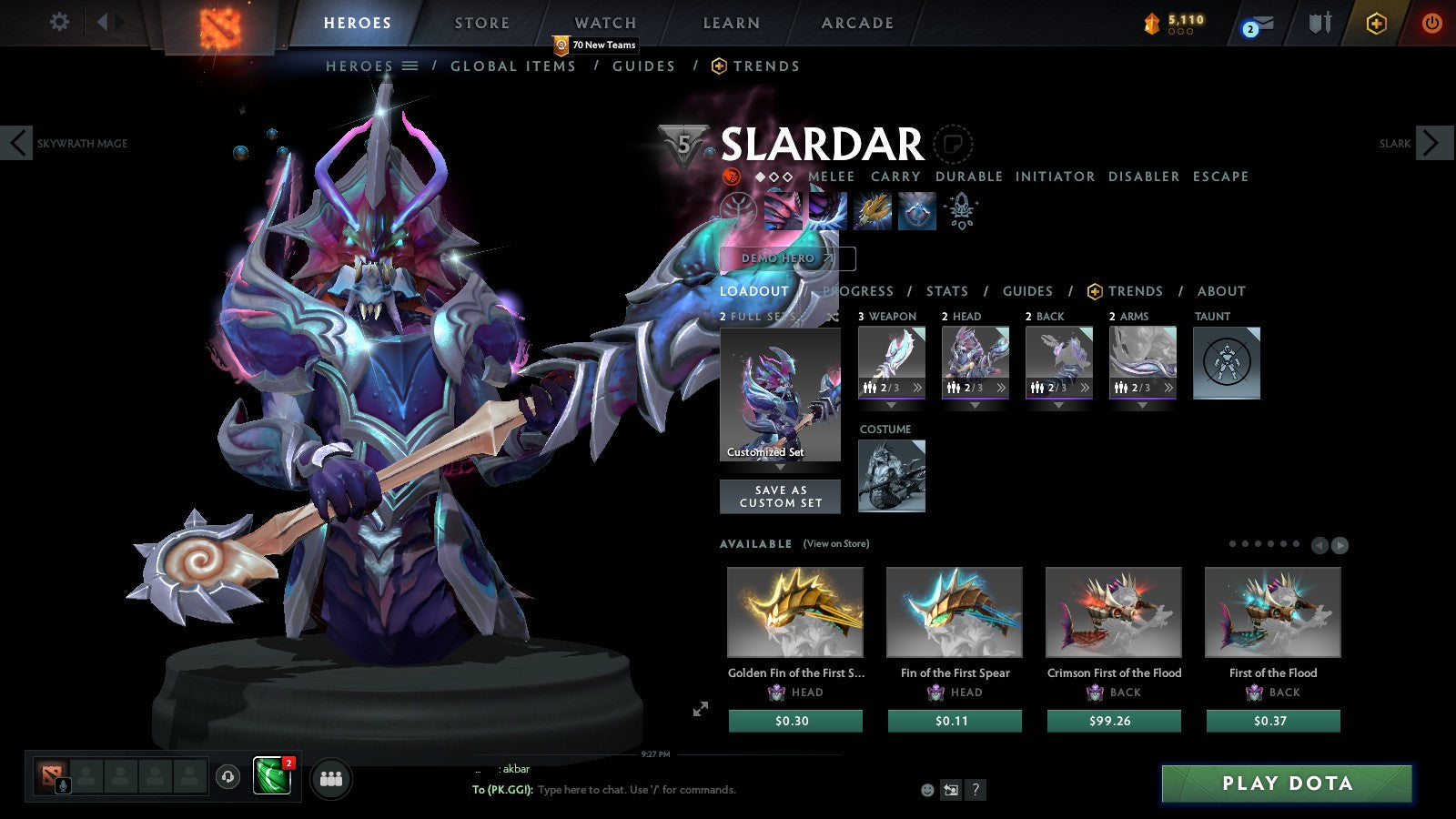Viewport: 1456px width, 819px height.
Task: Open the Store menu
Action: [x=482, y=23]
